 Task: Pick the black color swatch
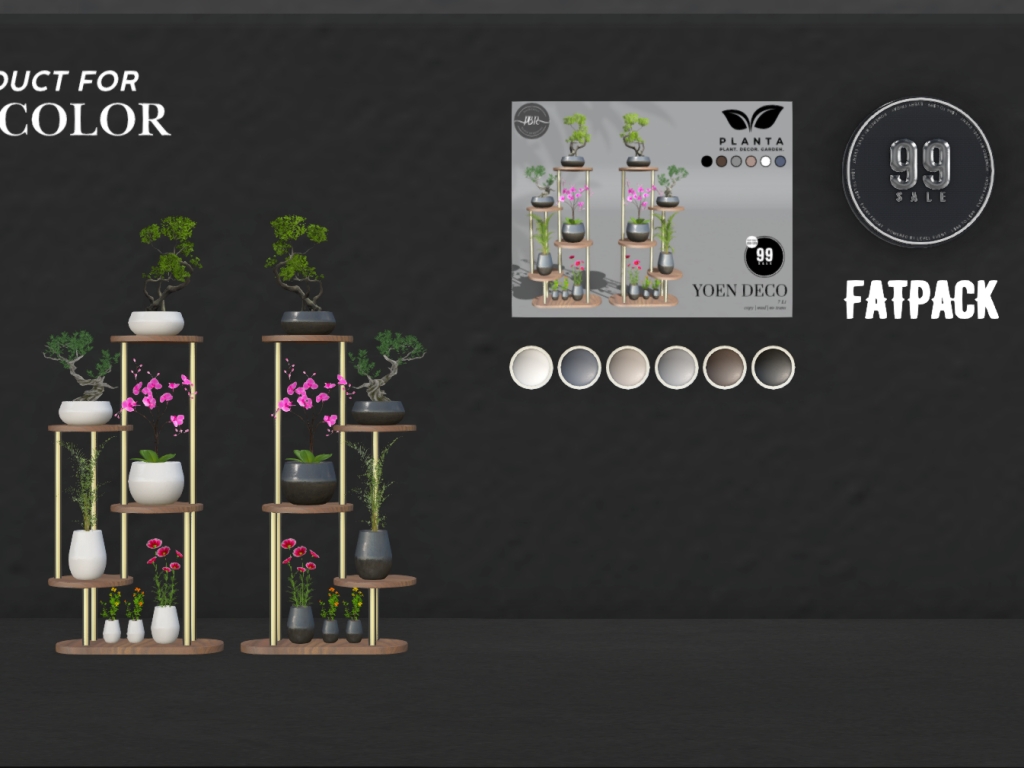pos(773,367)
